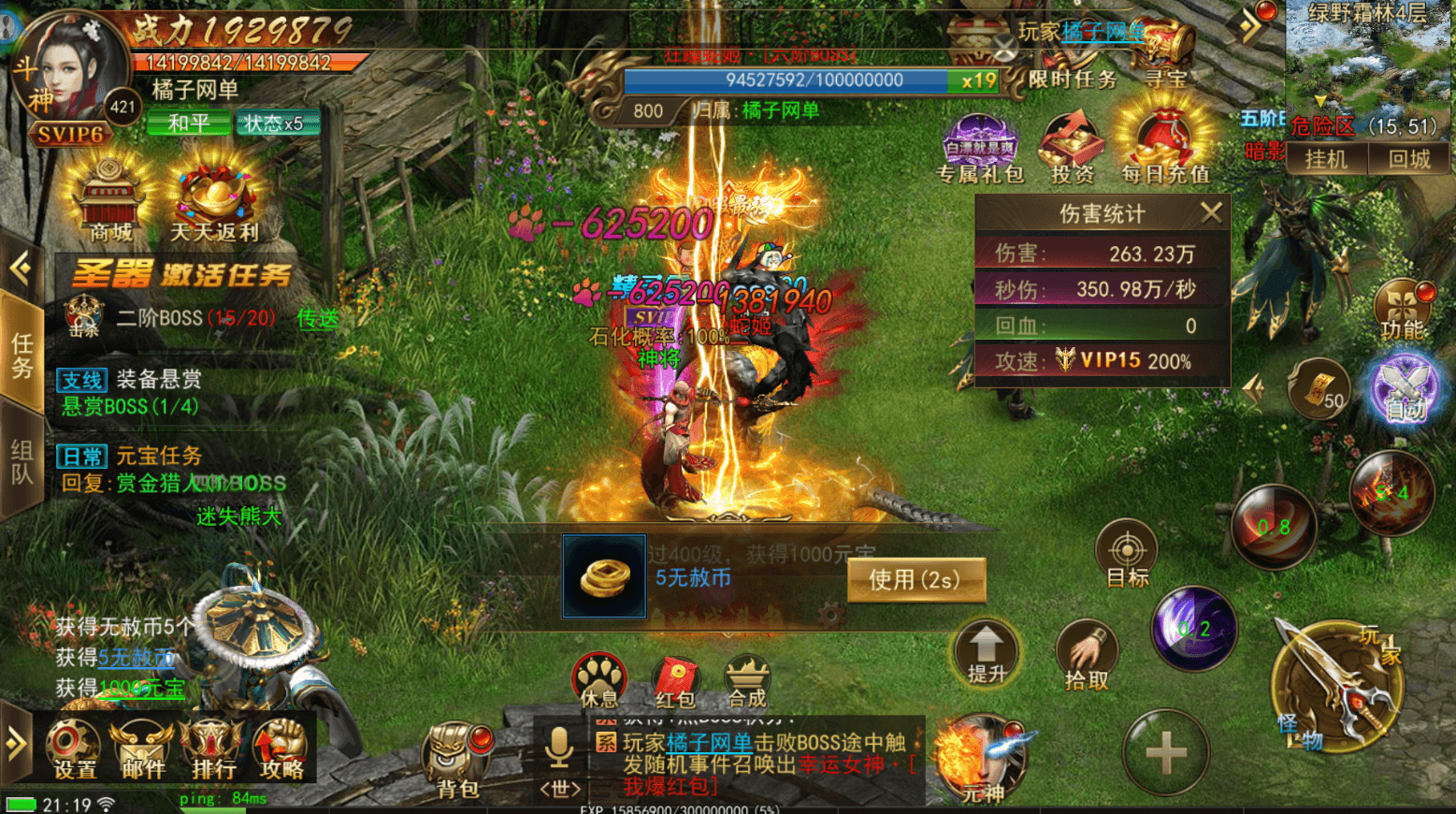Image resolution: width=1456 pixels, height=814 pixels.
Task: Use the 5无赦币 item
Action: (915, 580)
